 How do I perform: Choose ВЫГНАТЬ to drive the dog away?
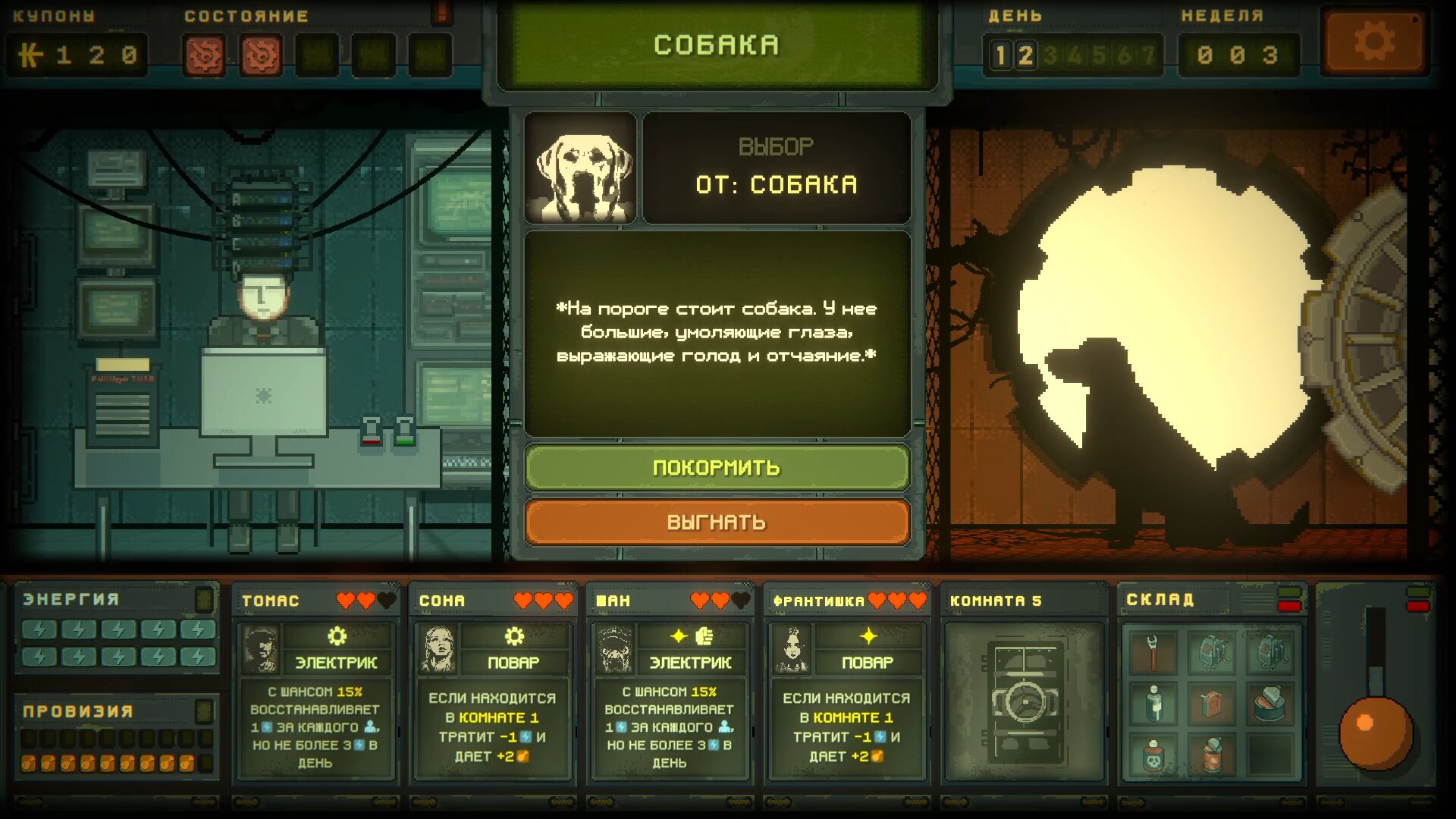pos(717,522)
